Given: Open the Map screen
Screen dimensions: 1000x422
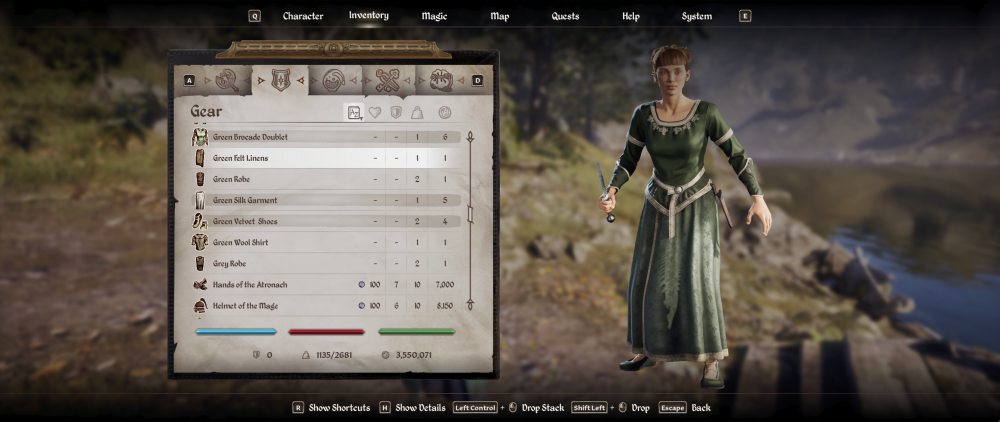Looking at the screenshot, I should [500, 16].
